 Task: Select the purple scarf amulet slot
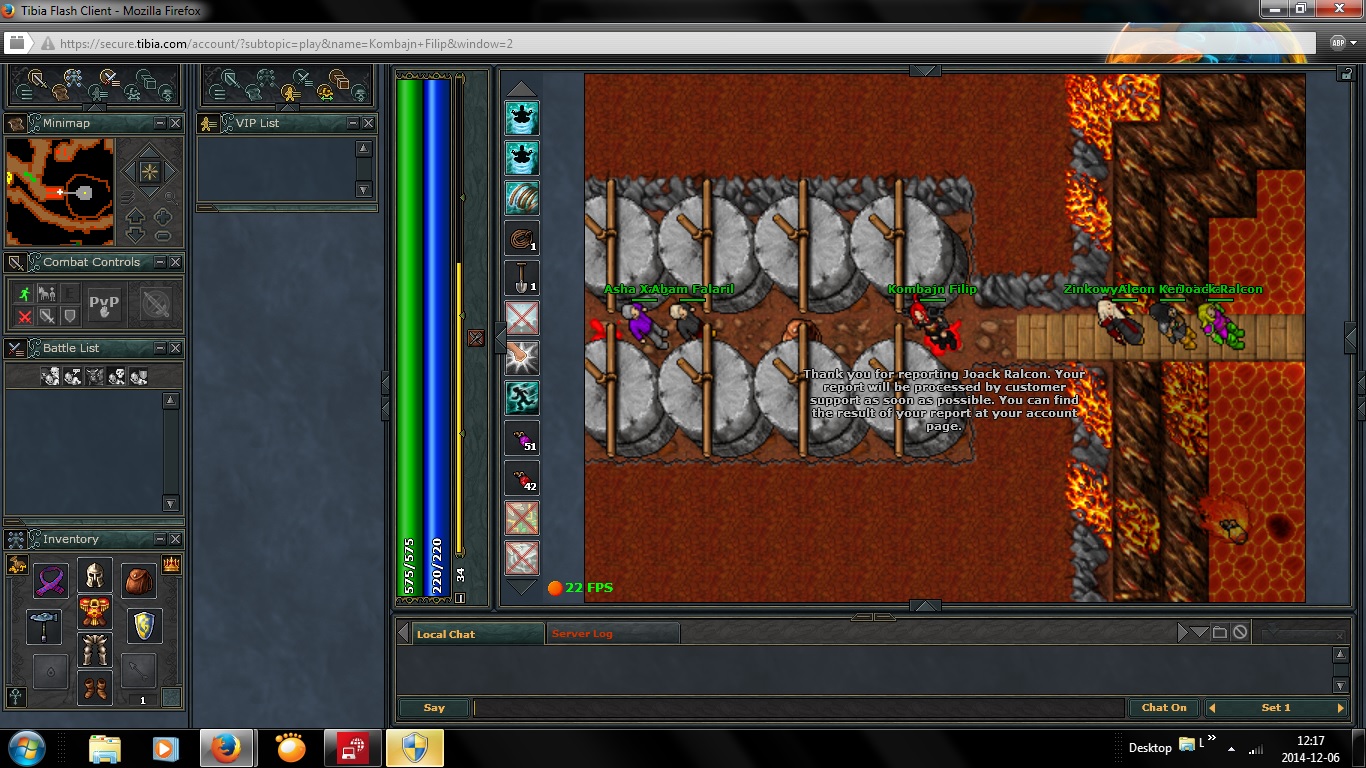pos(50,579)
